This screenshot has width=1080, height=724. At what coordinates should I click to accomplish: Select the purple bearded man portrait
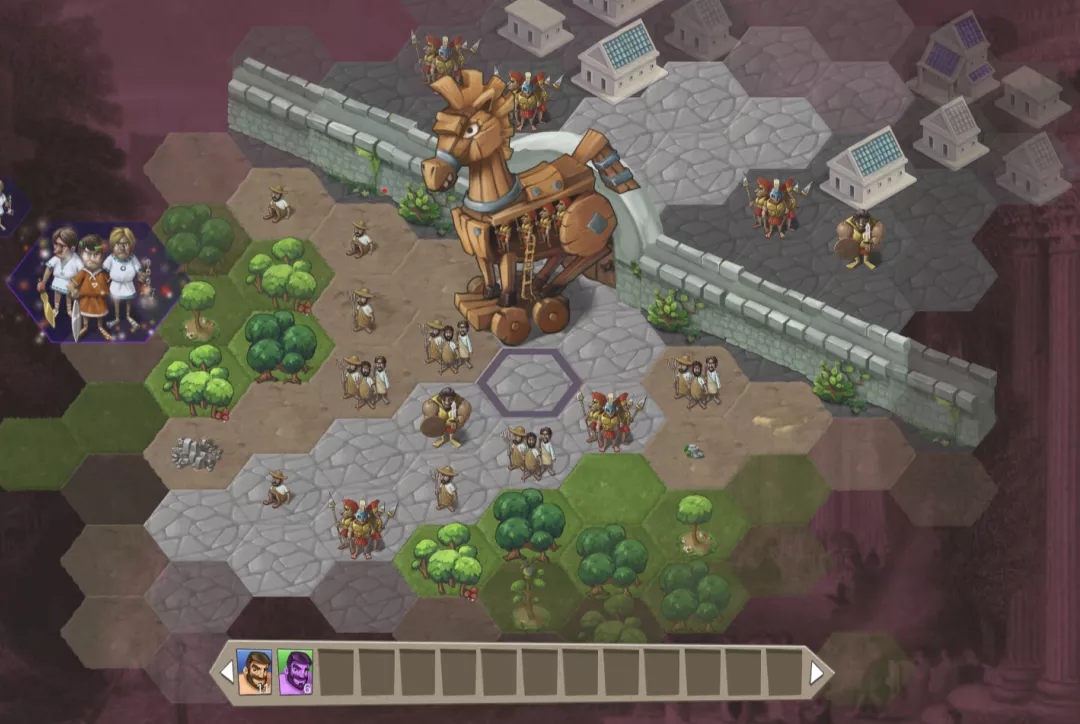click(x=295, y=672)
